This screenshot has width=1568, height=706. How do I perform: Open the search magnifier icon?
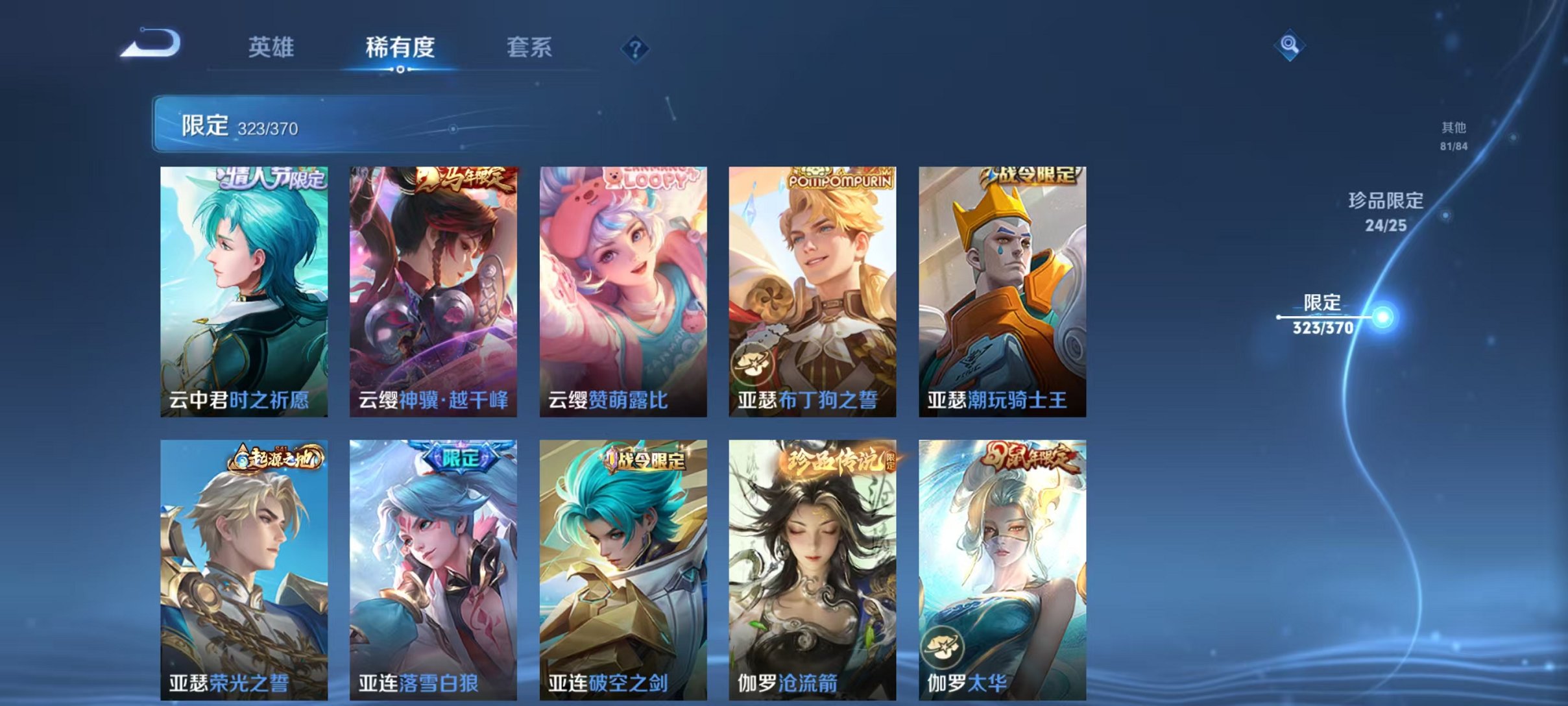click(x=1291, y=47)
